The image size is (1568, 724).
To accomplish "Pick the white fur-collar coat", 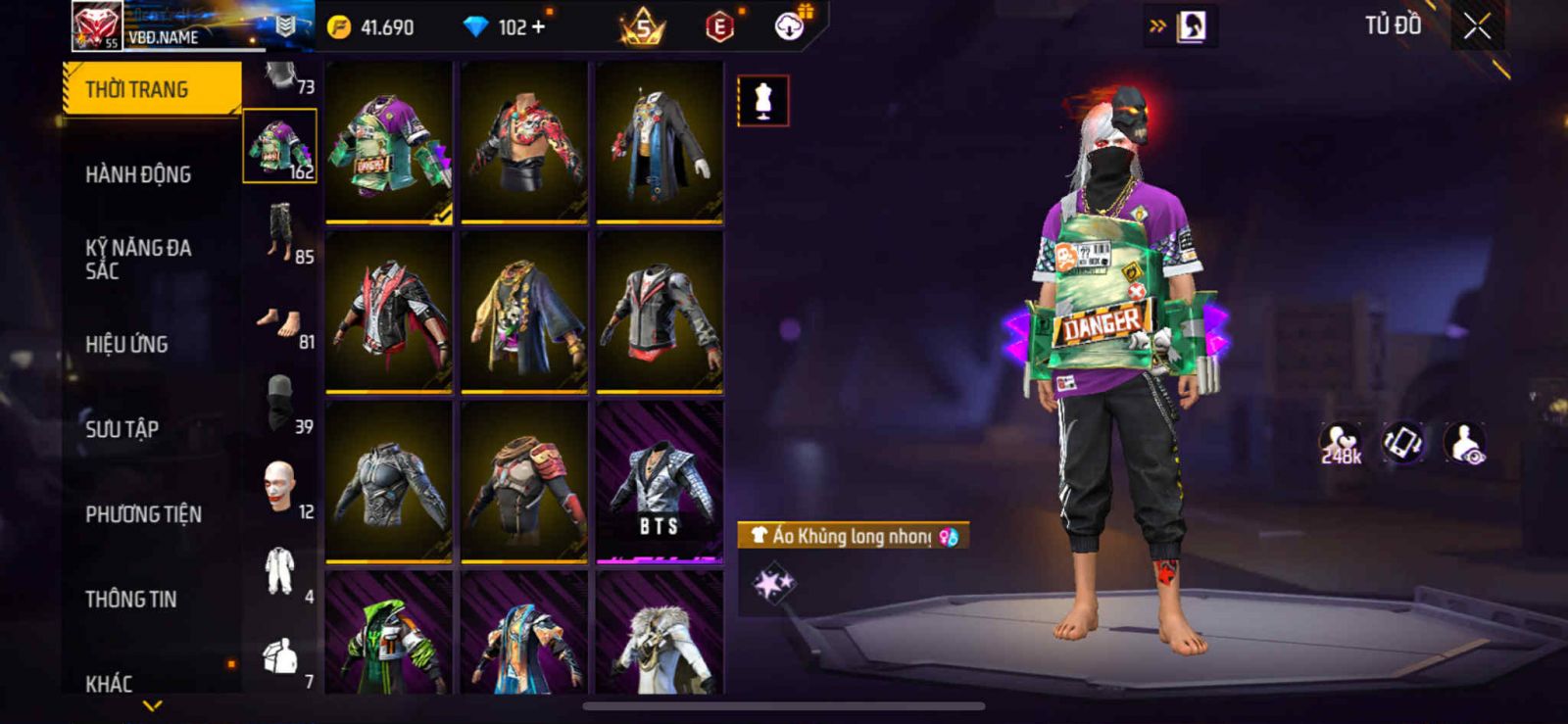I will (x=660, y=637).
